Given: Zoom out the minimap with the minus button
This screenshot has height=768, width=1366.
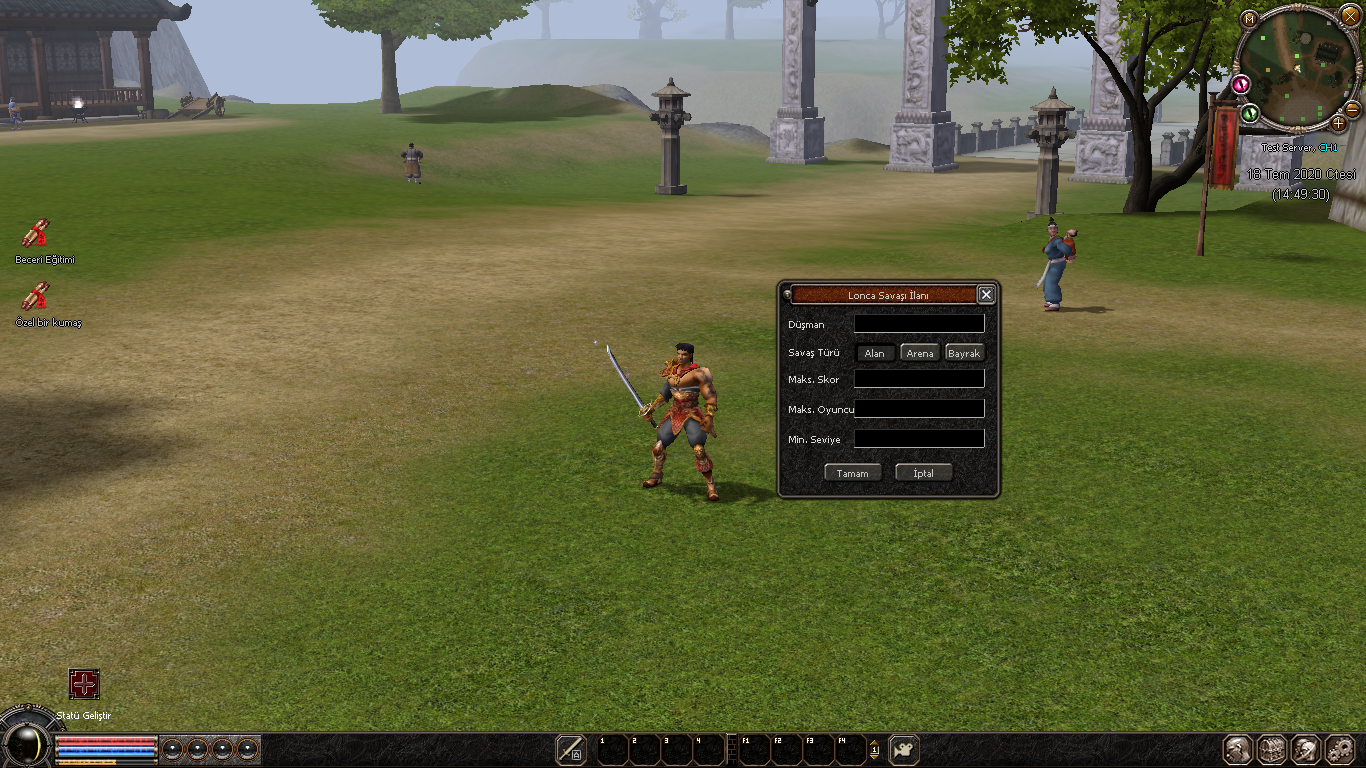Looking at the screenshot, I should click(1353, 109).
